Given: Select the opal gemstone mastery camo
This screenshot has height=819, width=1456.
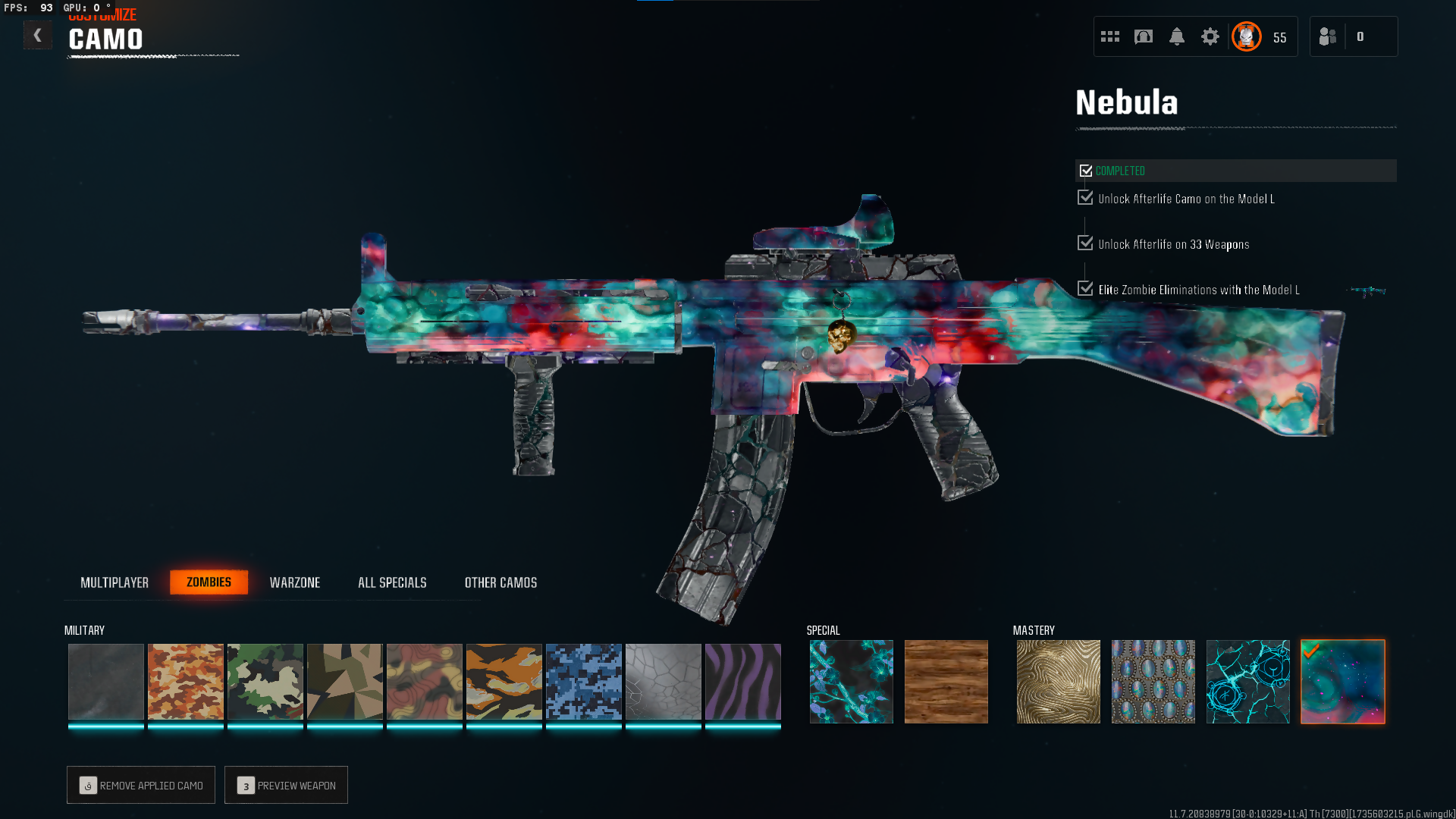Looking at the screenshot, I should click(1153, 682).
